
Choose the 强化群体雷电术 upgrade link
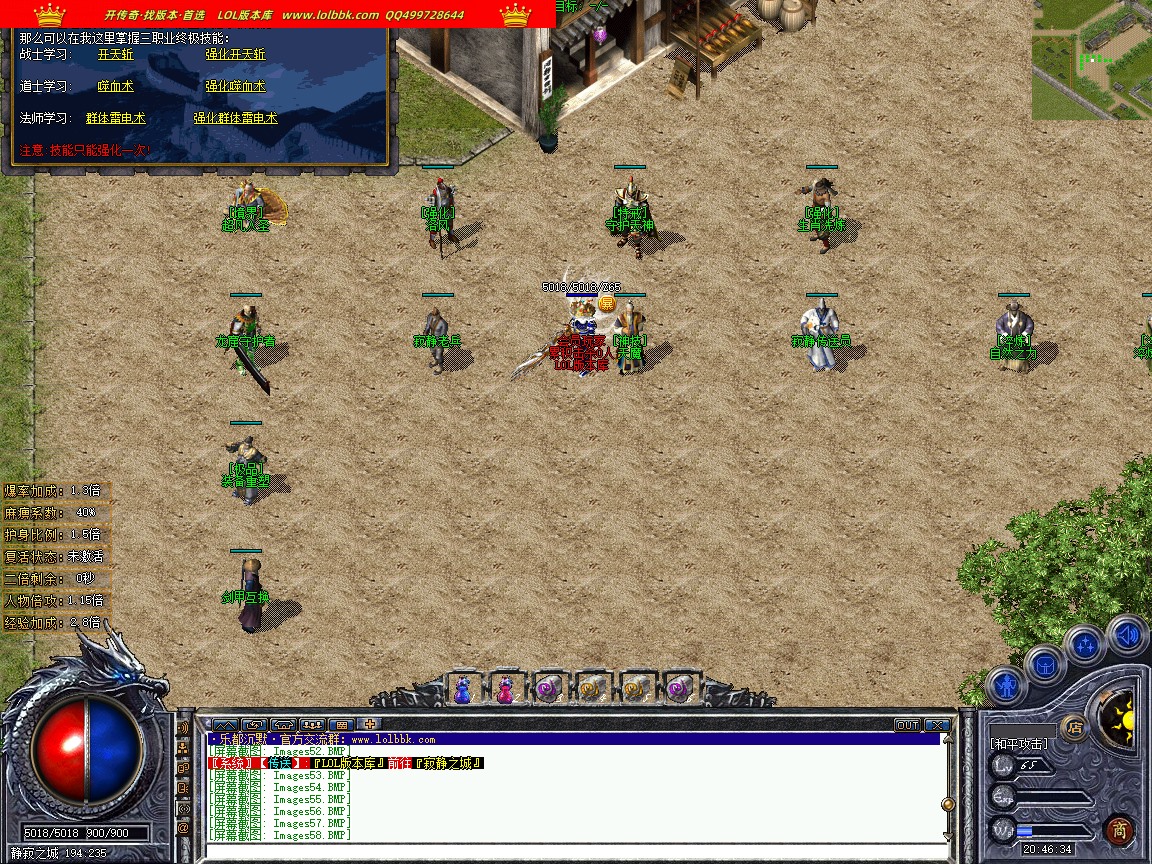click(x=235, y=118)
